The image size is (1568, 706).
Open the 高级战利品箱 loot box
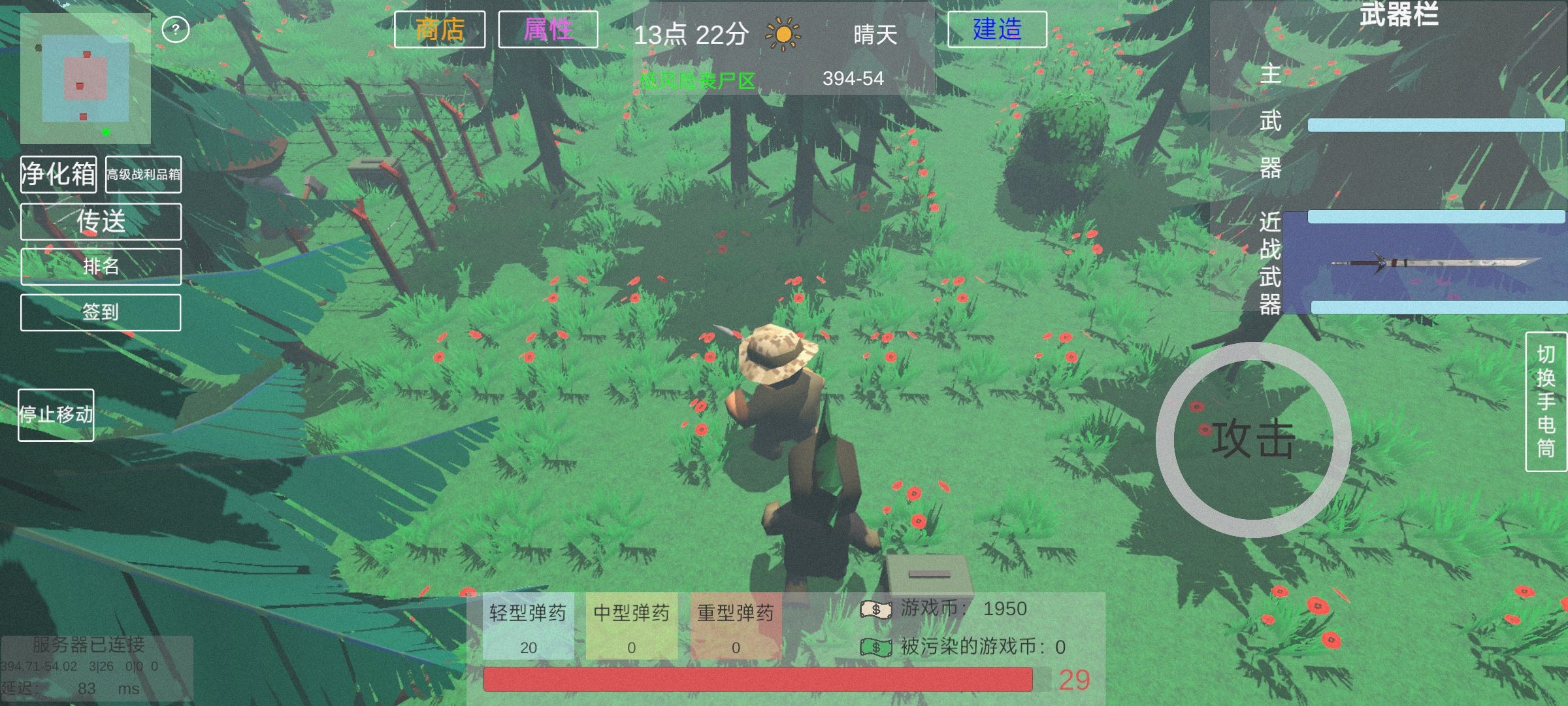point(143,175)
